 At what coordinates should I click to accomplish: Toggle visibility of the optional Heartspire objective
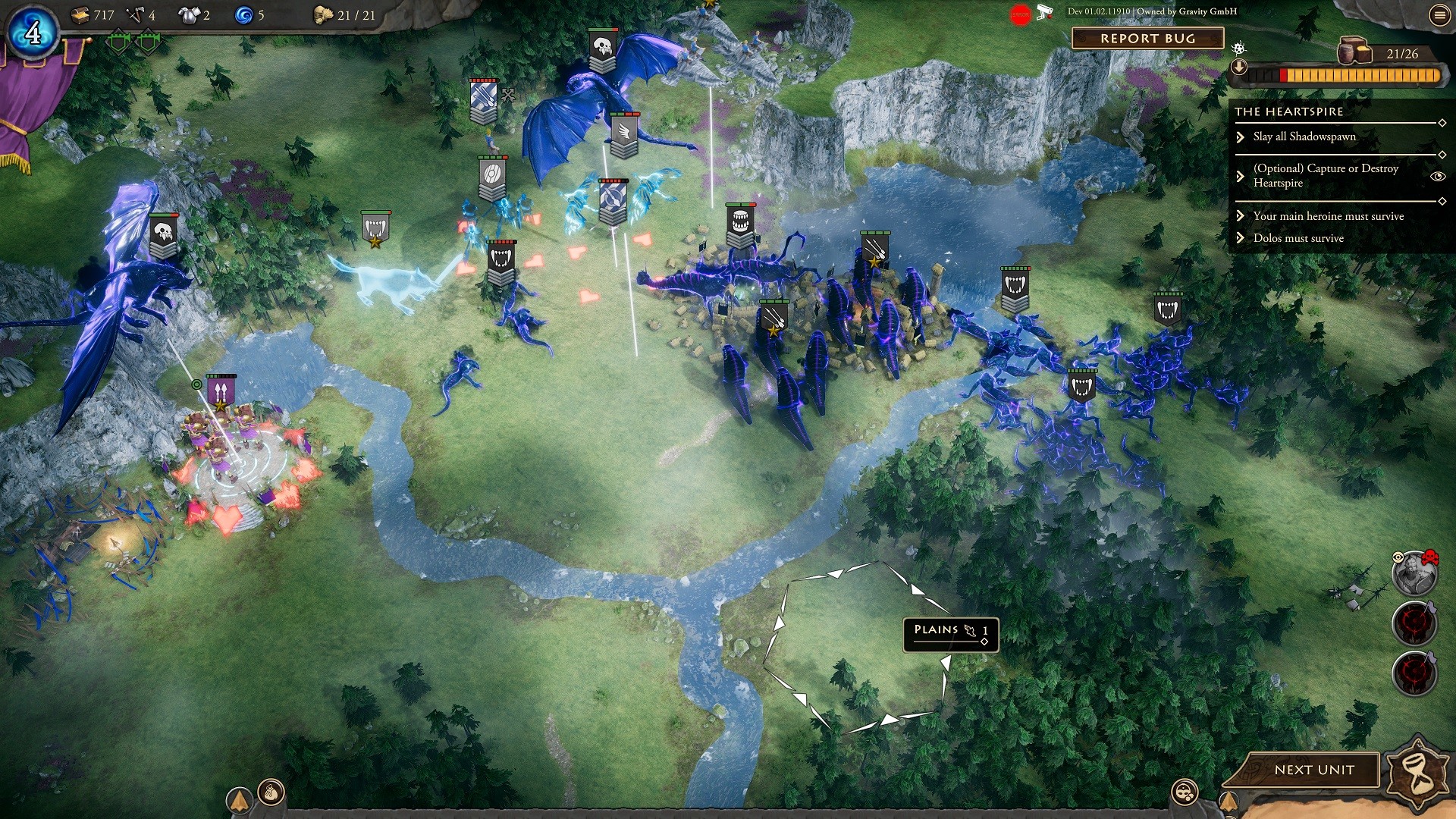[1439, 176]
